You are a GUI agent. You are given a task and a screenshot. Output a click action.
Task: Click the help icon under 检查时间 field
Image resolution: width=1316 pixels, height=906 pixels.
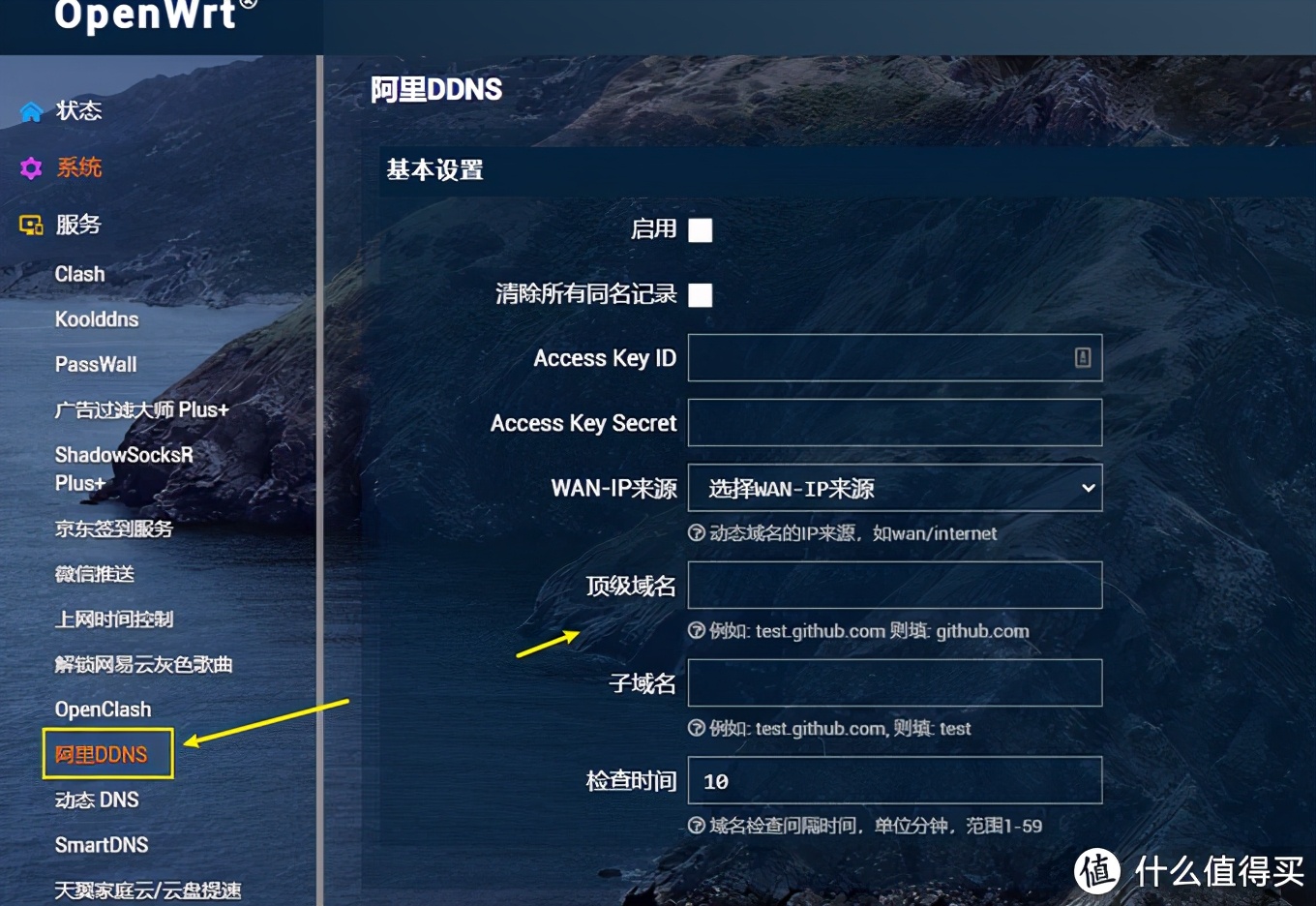click(x=697, y=827)
